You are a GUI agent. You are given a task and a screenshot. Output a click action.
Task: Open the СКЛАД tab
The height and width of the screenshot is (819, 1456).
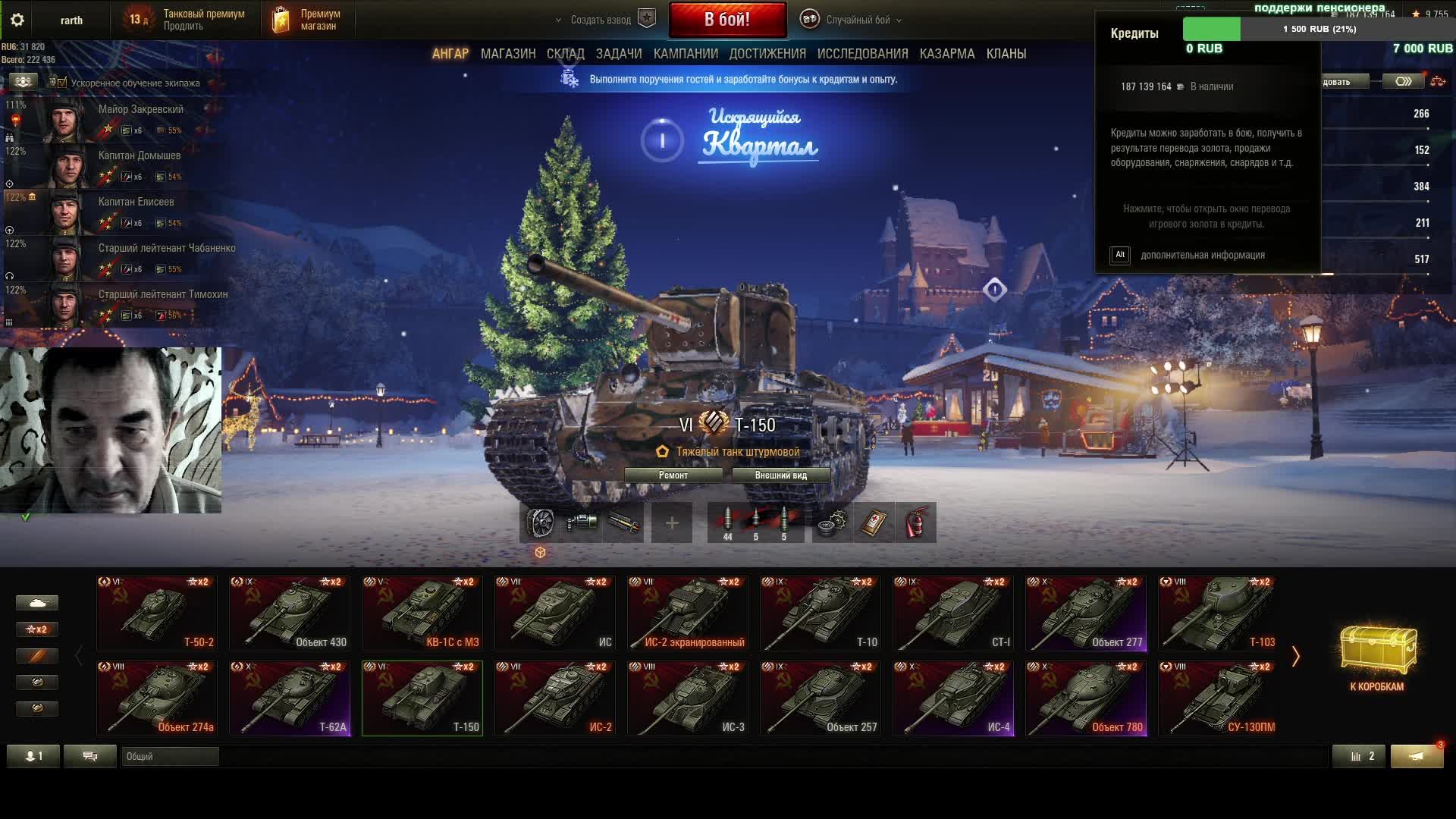[565, 54]
